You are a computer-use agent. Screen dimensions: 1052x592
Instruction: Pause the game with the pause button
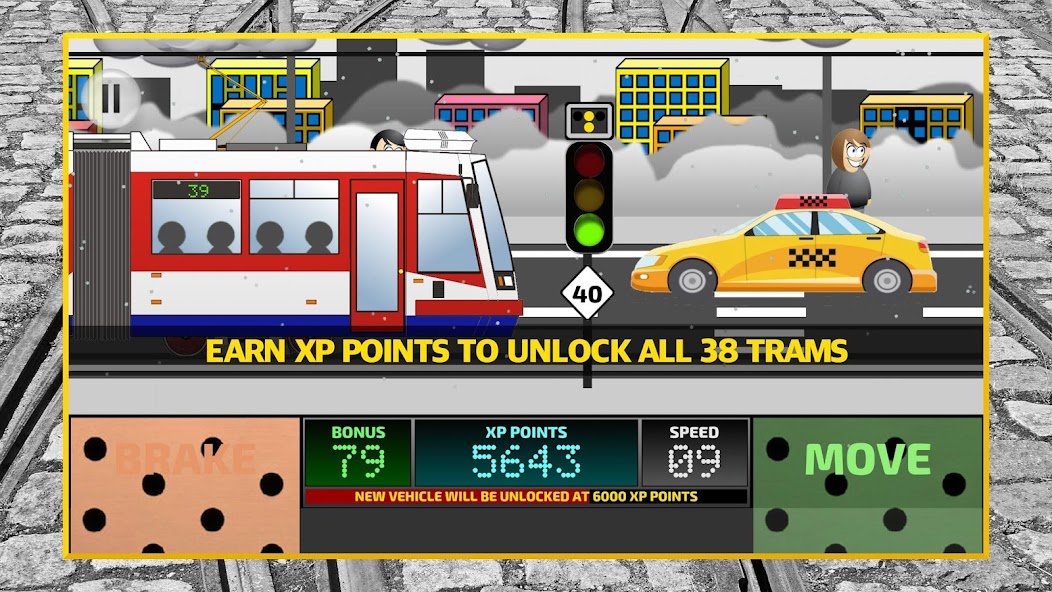click(x=110, y=98)
